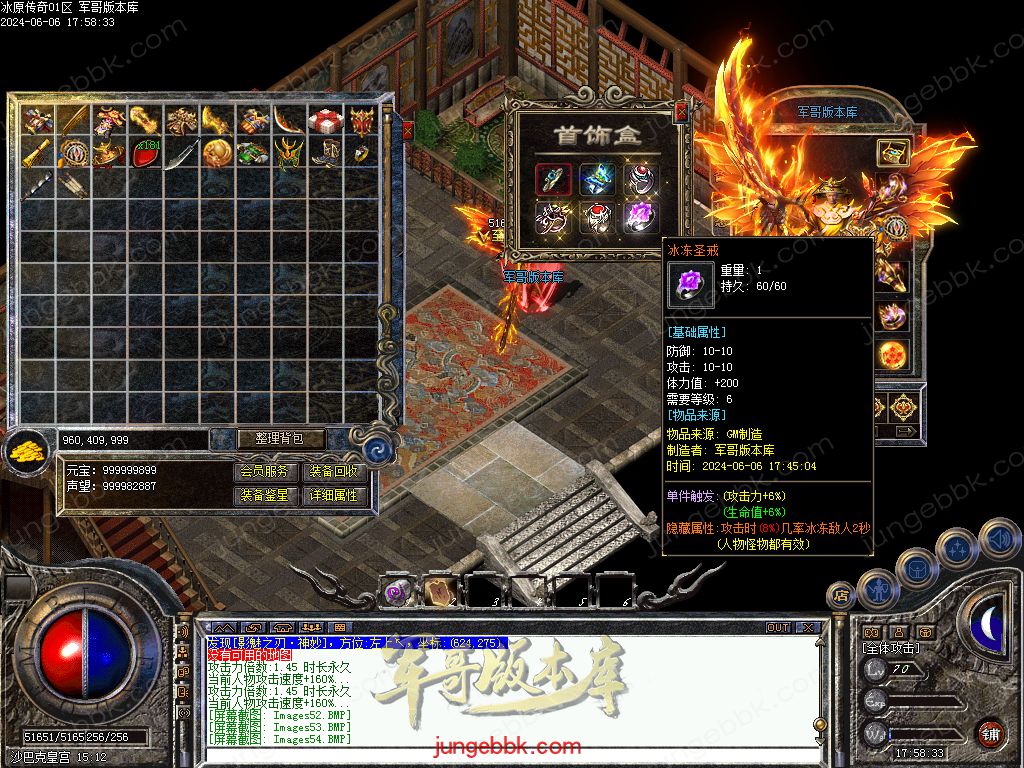Screen dimensions: 1024x768
Task: Open 装备回收 equipment recycling
Action: pyautogui.click(x=334, y=471)
